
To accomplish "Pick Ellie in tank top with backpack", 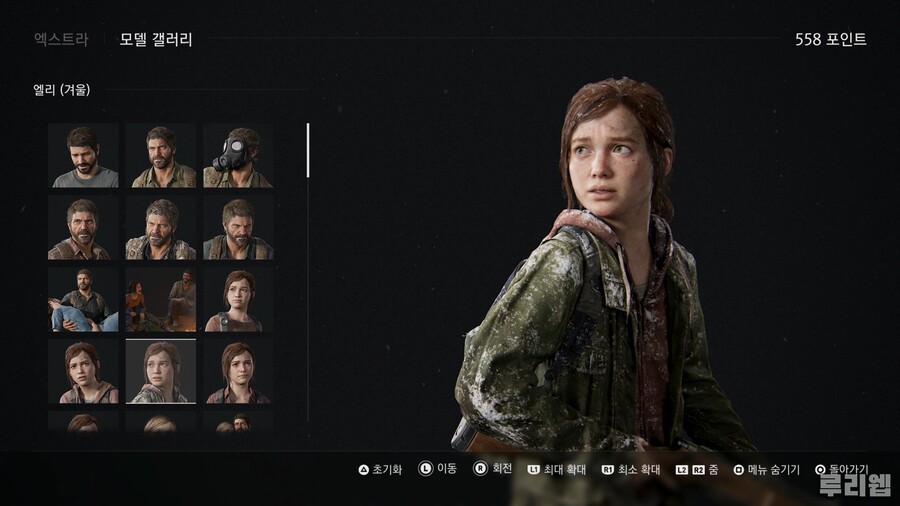I will (238, 299).
